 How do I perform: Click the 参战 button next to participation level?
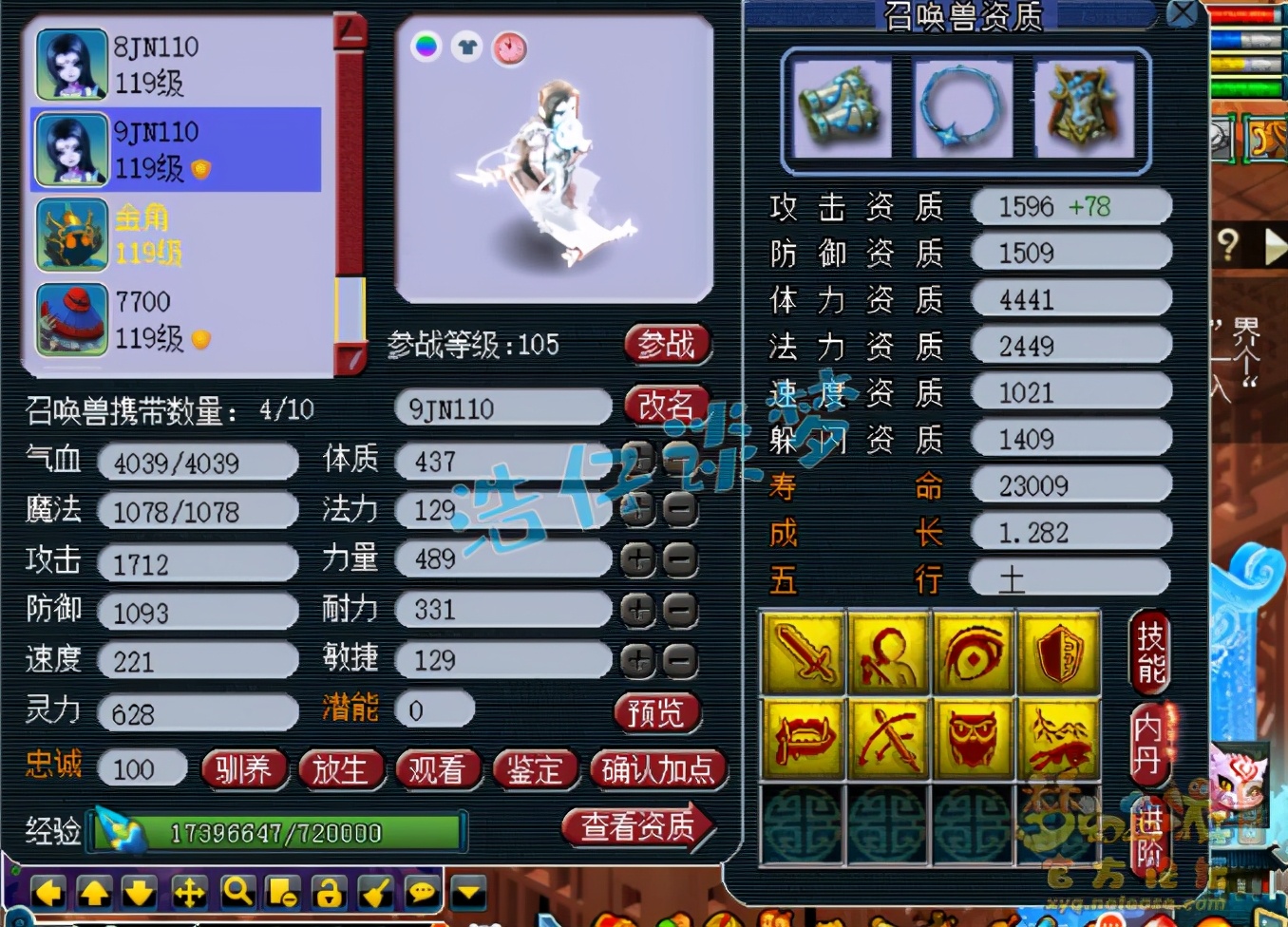pyautogui.click(x=666, y=345)
